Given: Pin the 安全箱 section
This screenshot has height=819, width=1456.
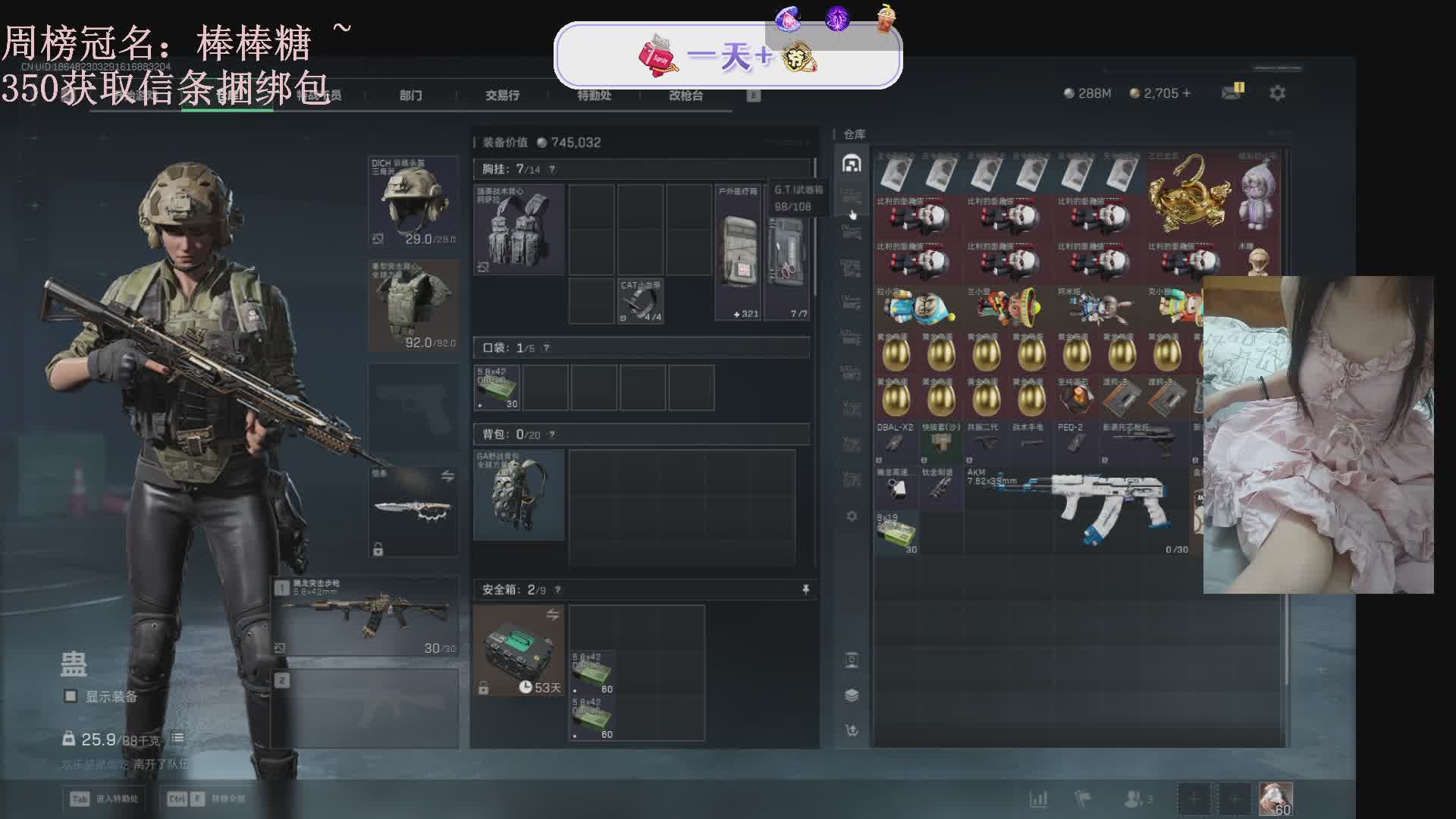Looking at the screenshot, I should point(805,589).
